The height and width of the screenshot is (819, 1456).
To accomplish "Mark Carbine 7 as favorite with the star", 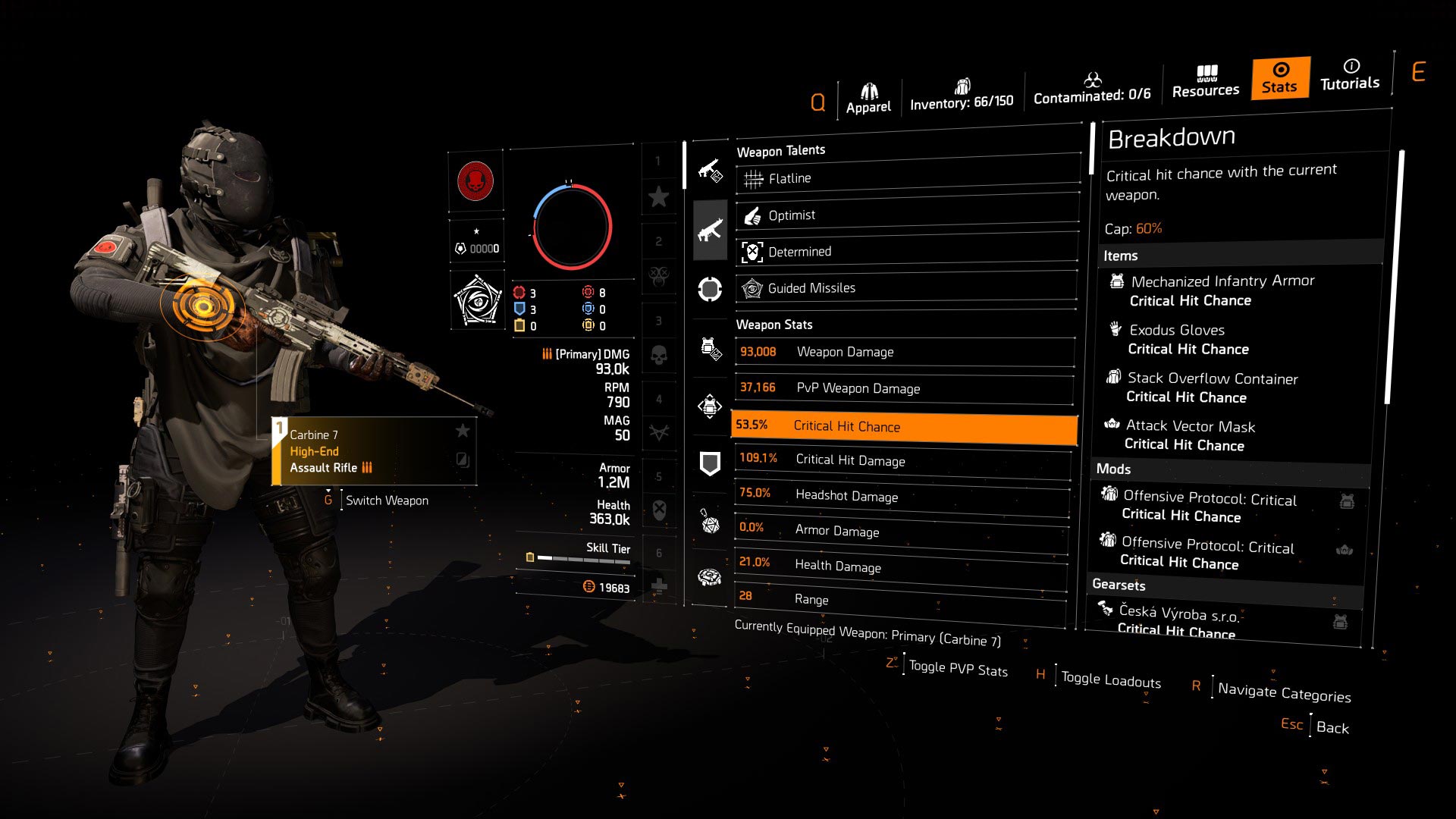I will 463,431.
